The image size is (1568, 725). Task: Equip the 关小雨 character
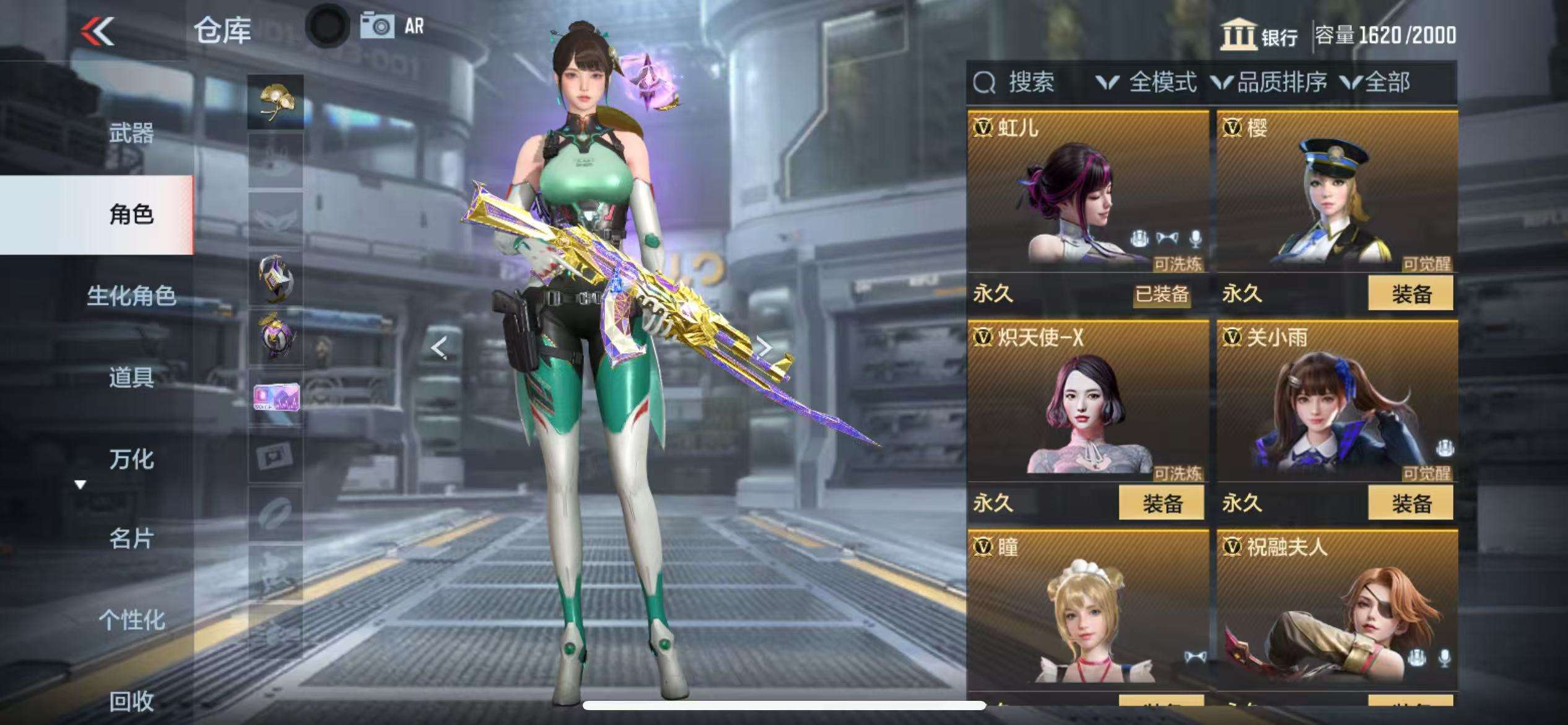click(1410, 503)
